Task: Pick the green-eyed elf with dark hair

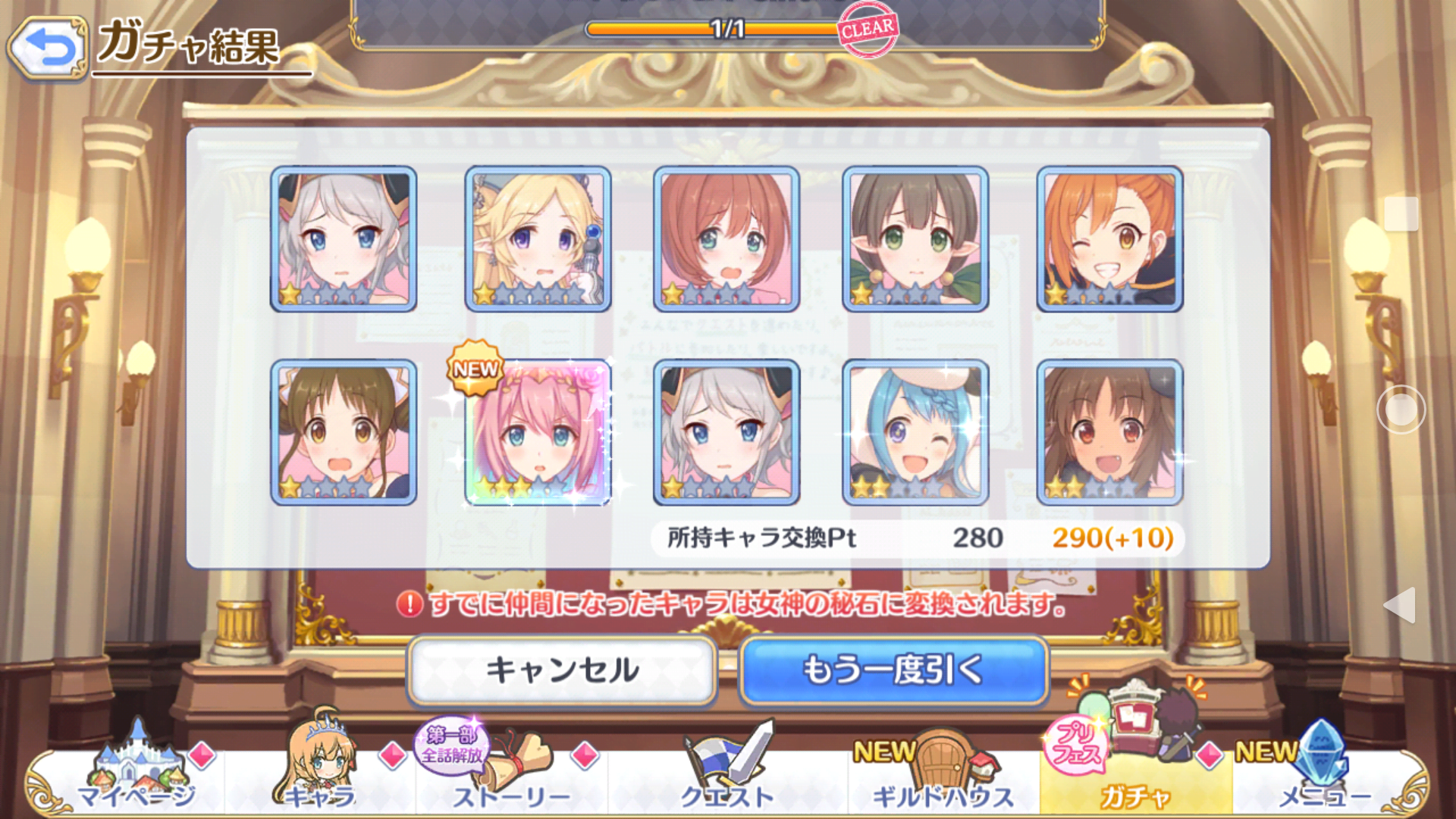Action: pyautogui.click(x=915, y=239)
